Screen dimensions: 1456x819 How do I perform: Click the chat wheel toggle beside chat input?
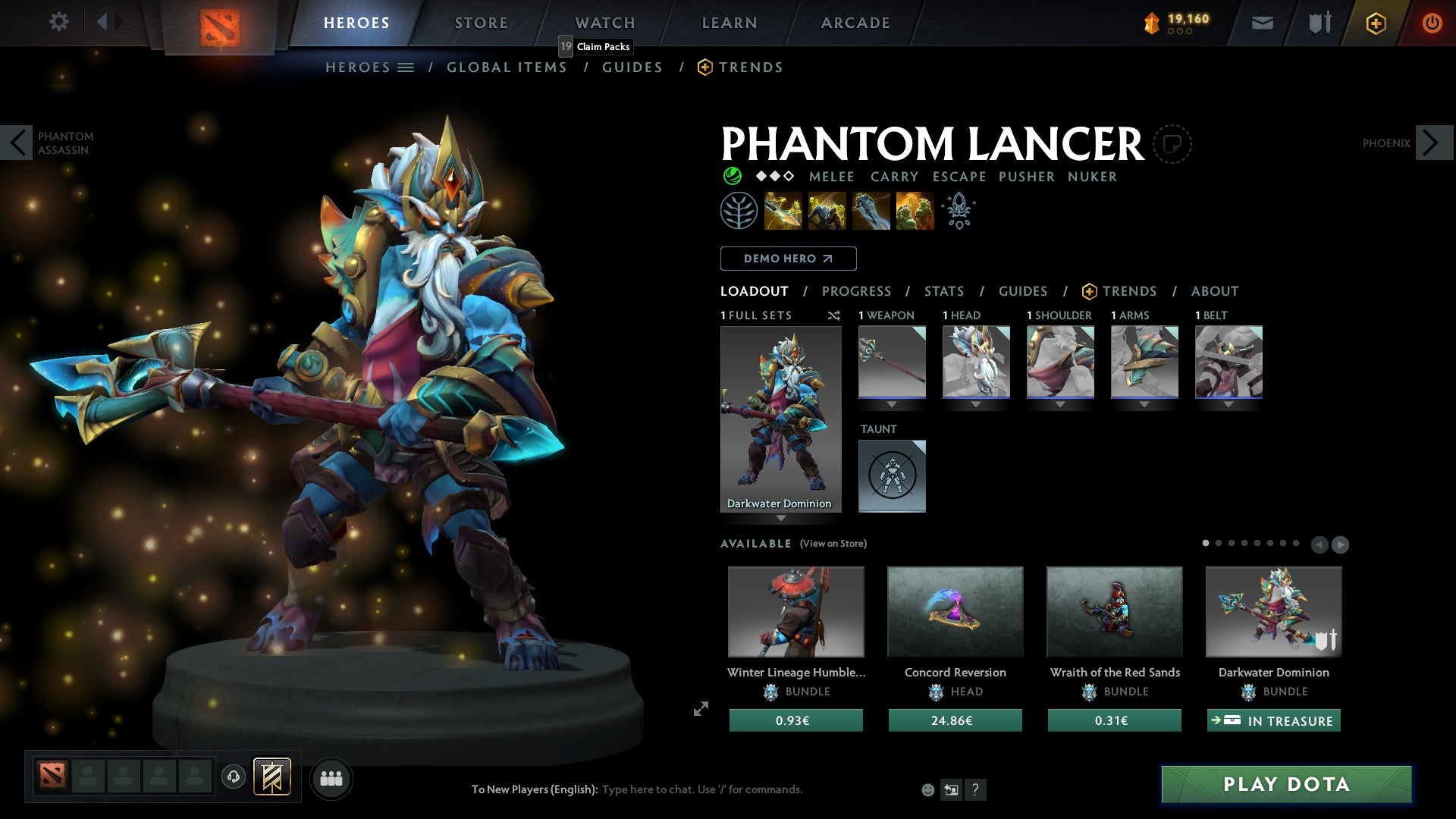click(x=950, y=789)
